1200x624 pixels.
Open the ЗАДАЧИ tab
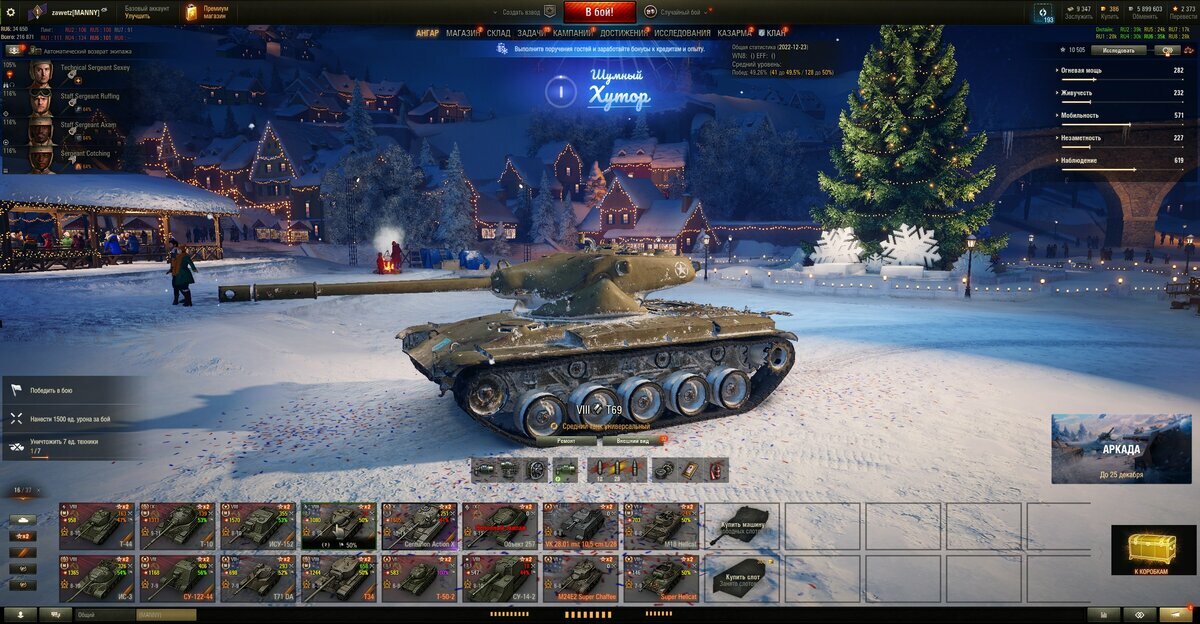tap(532, 33)
